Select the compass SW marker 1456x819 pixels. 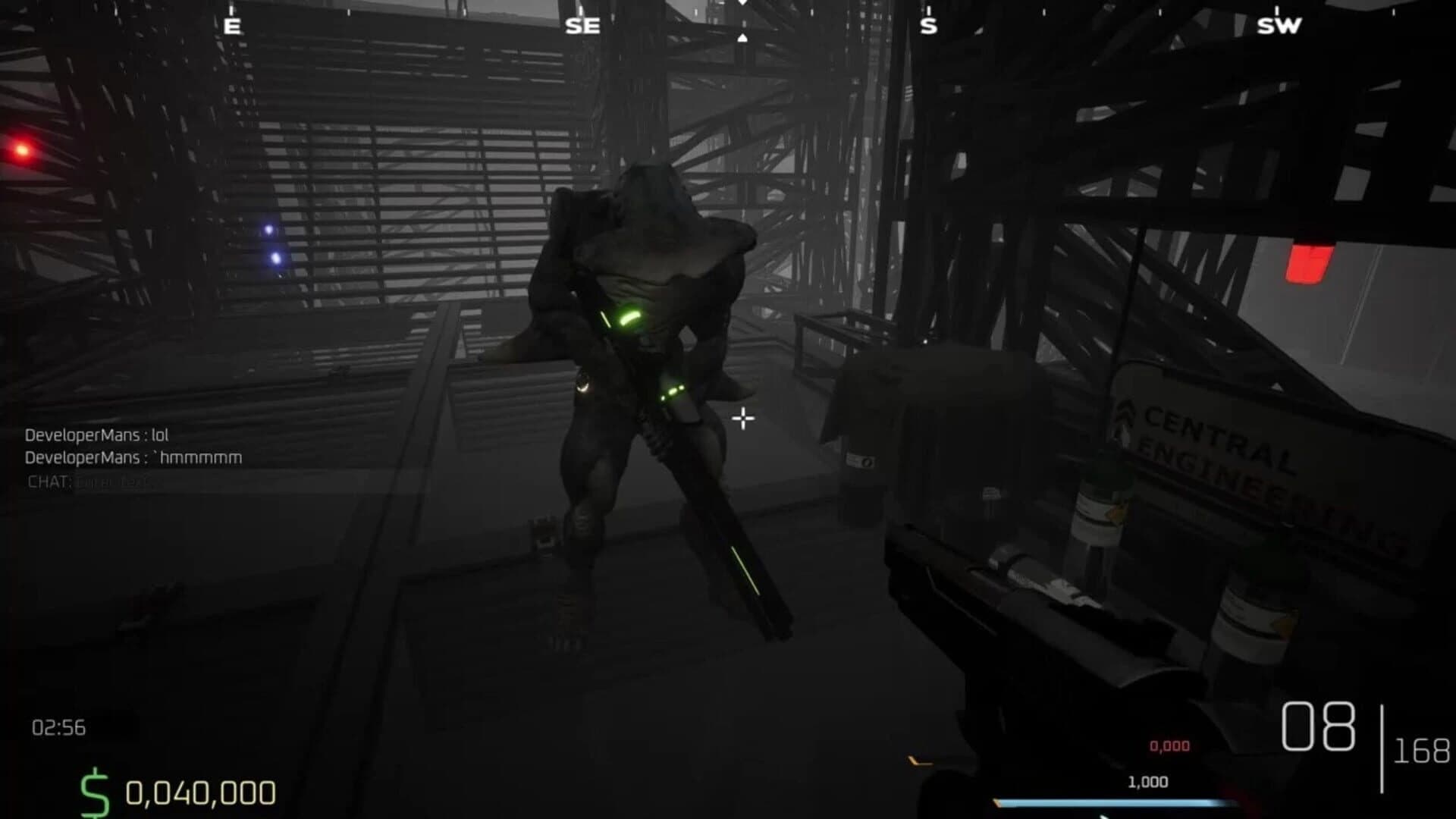(1279, 25)
